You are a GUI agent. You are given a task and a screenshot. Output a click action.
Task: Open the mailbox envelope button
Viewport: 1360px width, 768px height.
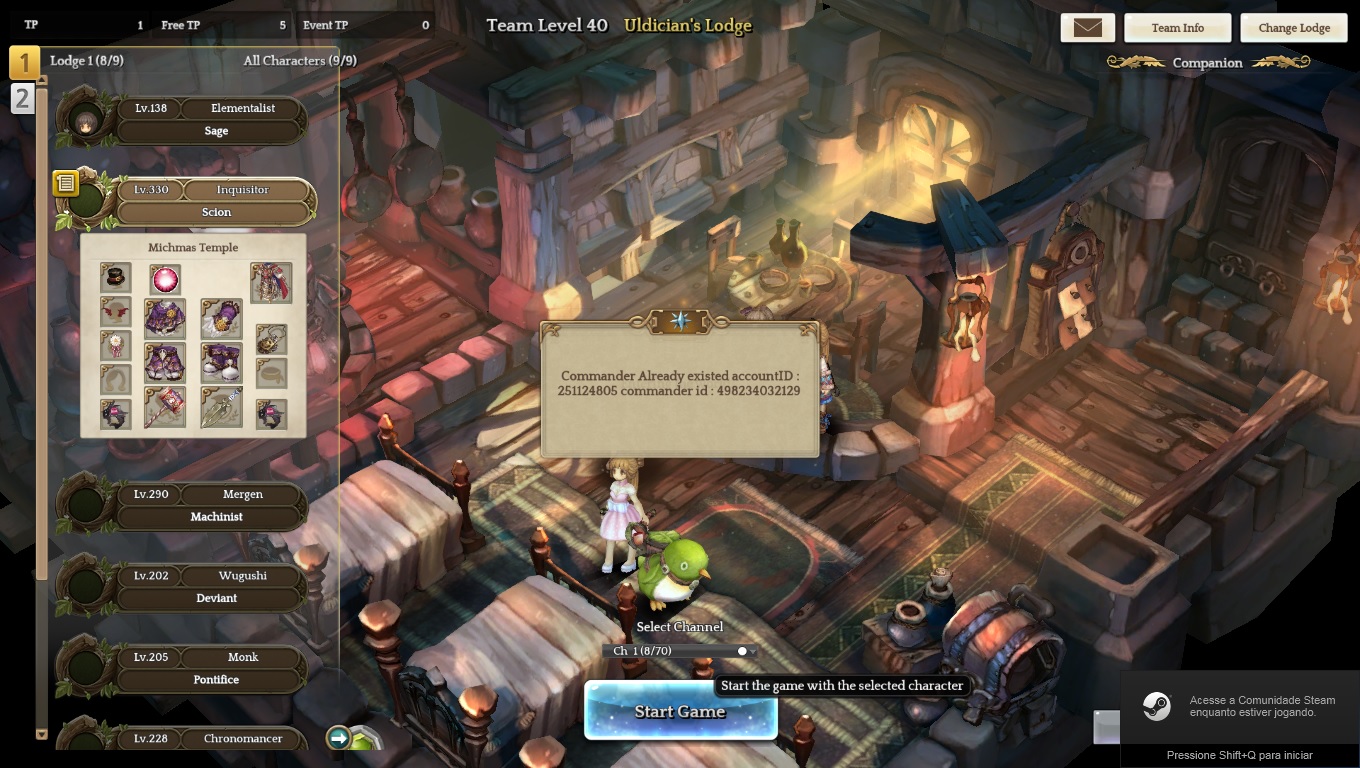[1087, 28]
